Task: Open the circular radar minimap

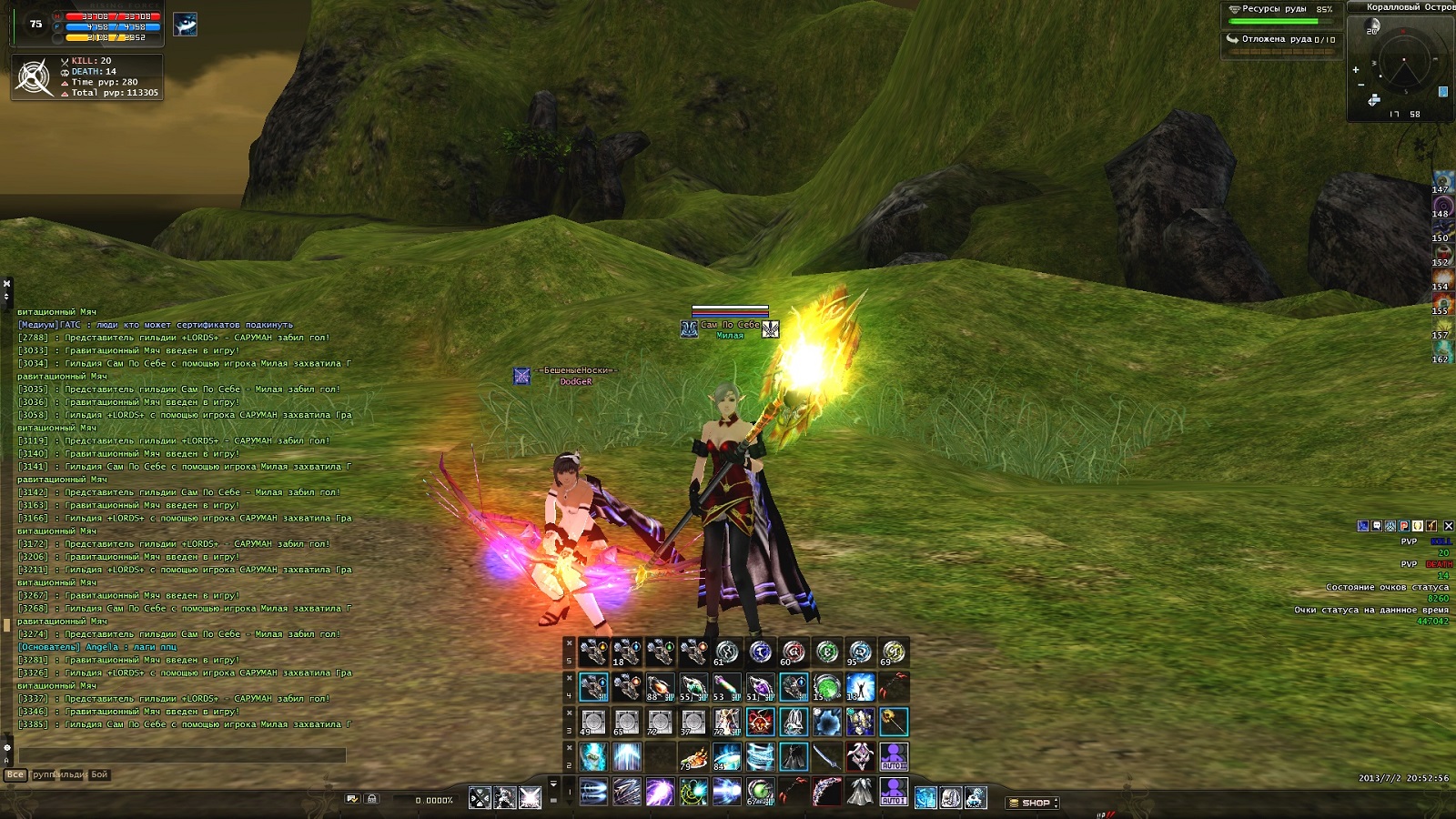Action: pyautogui.click(x=1404, y=64)
